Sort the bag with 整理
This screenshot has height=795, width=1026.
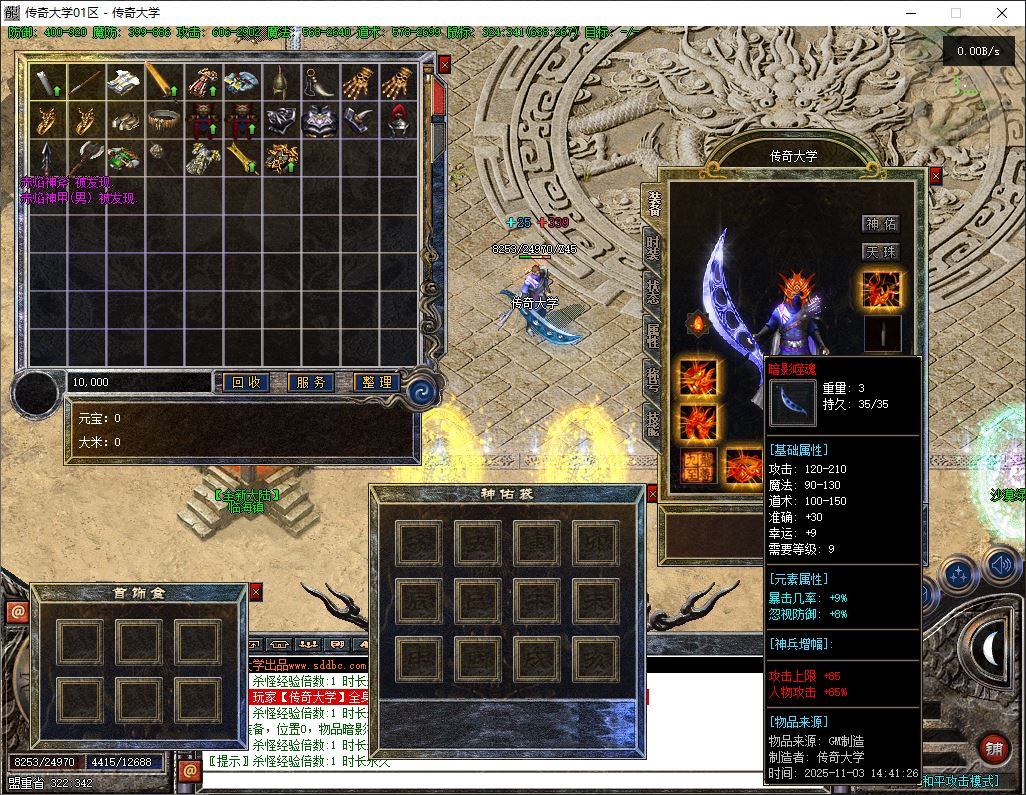(377, 382)
